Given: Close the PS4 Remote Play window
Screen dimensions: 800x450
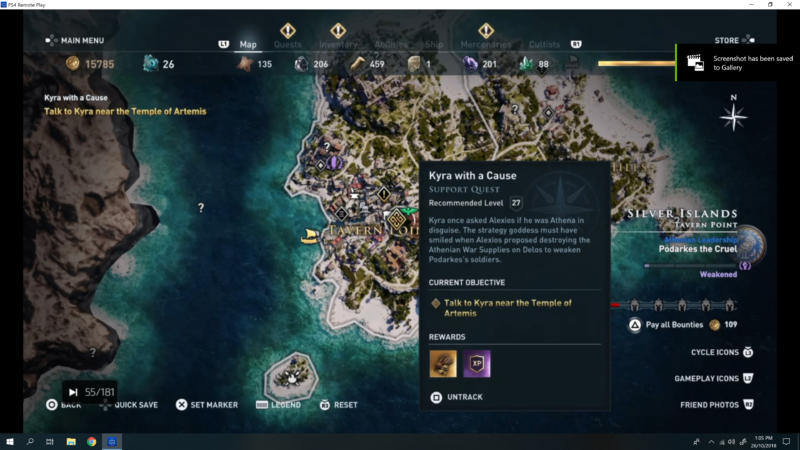Looking at the screenshot, I should coord(789,5).
